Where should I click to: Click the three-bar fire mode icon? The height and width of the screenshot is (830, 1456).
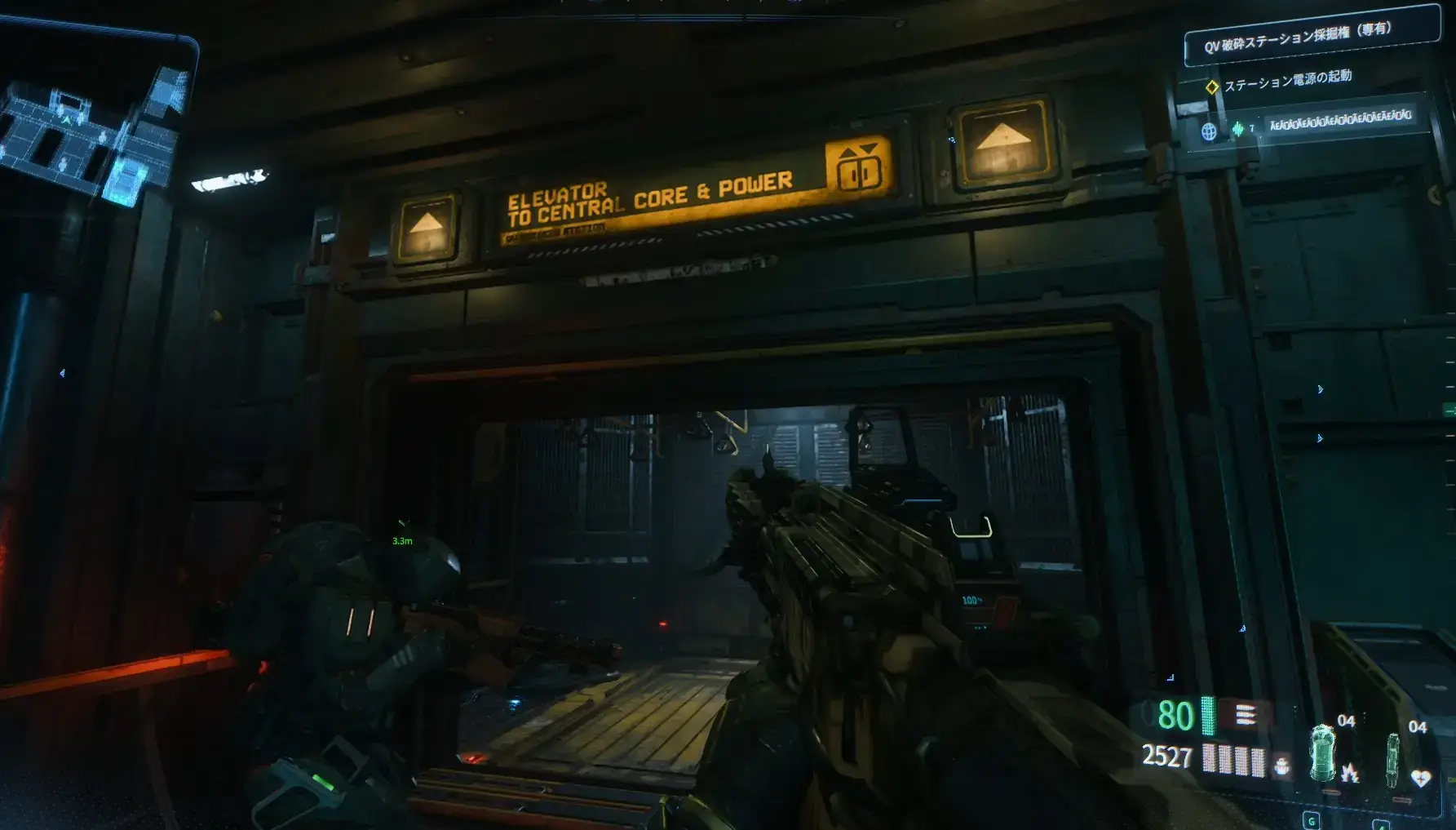point(1245,716)
